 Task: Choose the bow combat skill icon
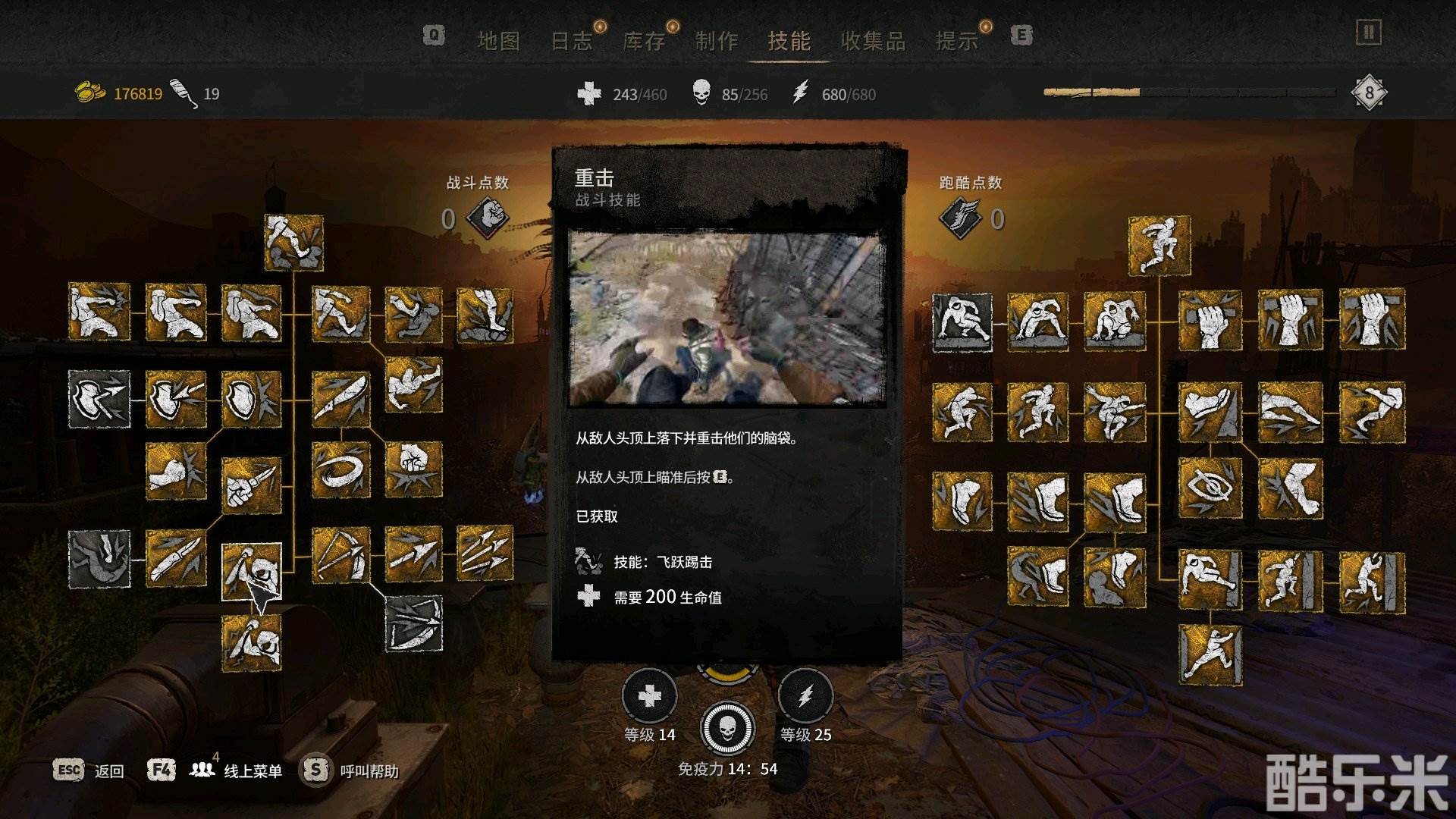click(x=341, y=555)
